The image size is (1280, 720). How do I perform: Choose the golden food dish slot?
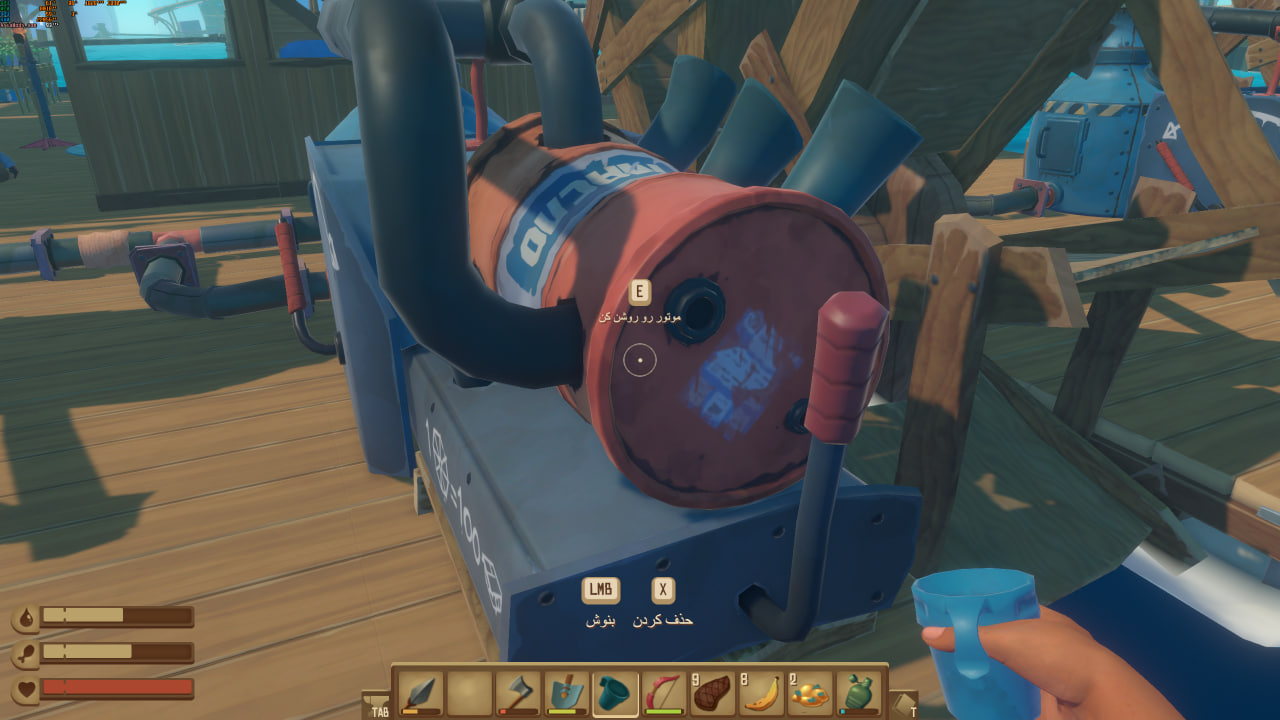click(x=810, y=693)
